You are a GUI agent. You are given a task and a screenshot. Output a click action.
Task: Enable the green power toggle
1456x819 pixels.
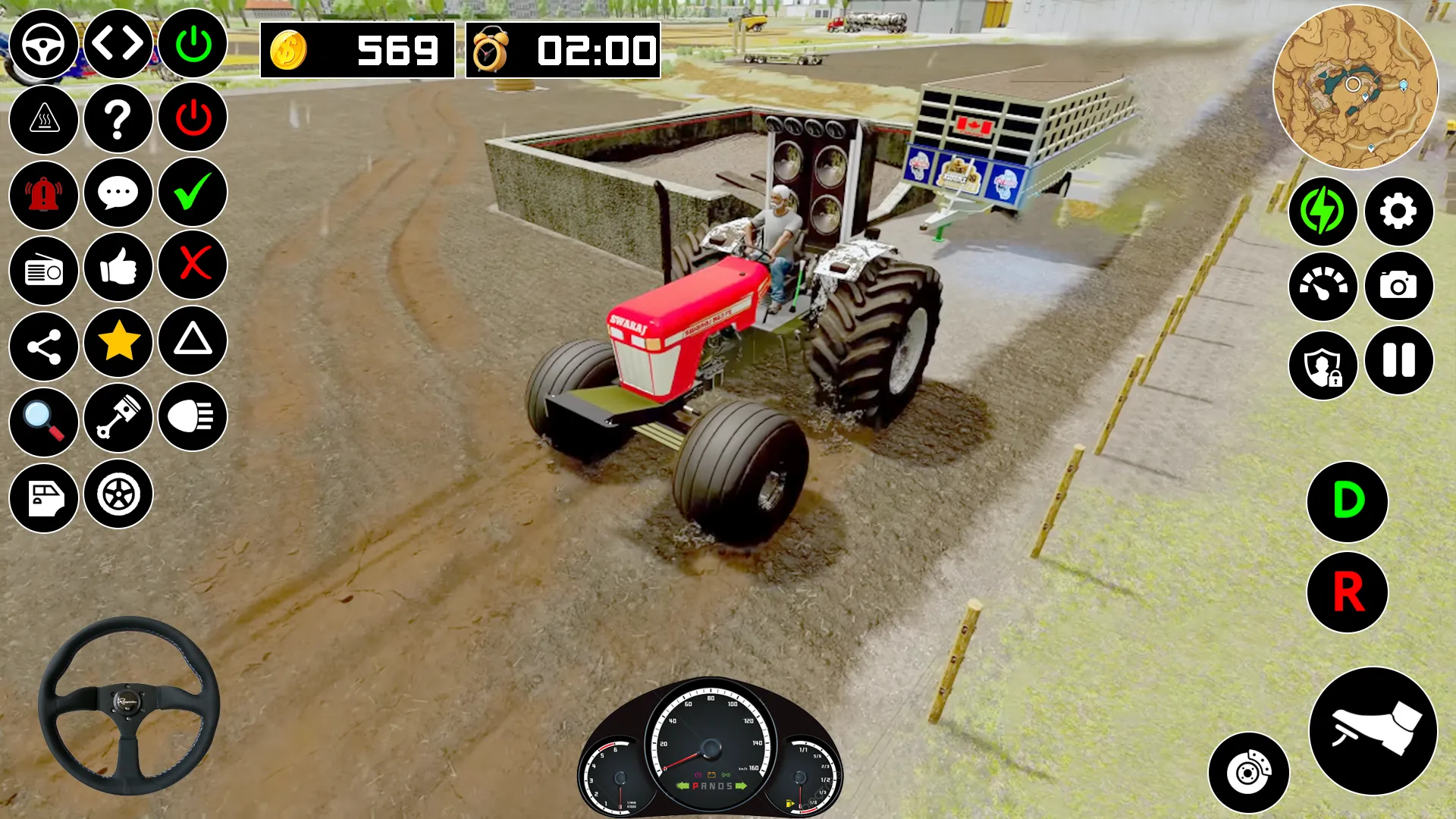click(x=192, y=44)
